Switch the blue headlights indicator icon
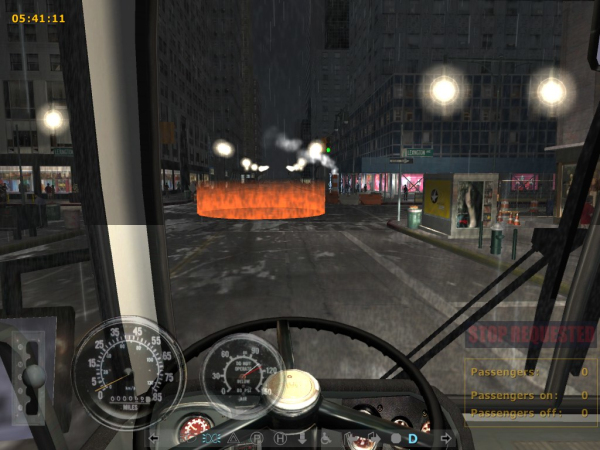 click(x=211, y=438)
